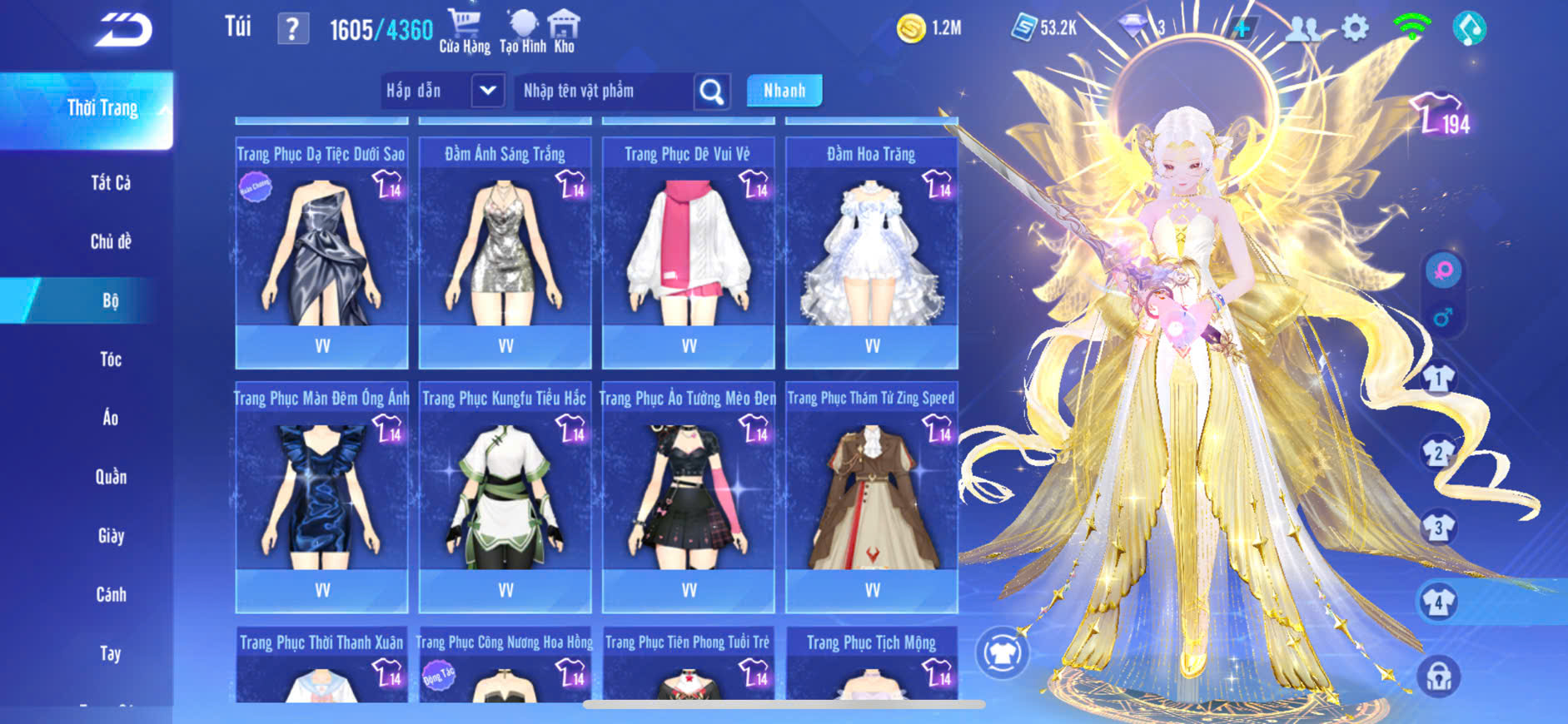This screenshot has height=724, width=1568.
Task: Go back using the arrow button
Action: (x=123, y=30)
